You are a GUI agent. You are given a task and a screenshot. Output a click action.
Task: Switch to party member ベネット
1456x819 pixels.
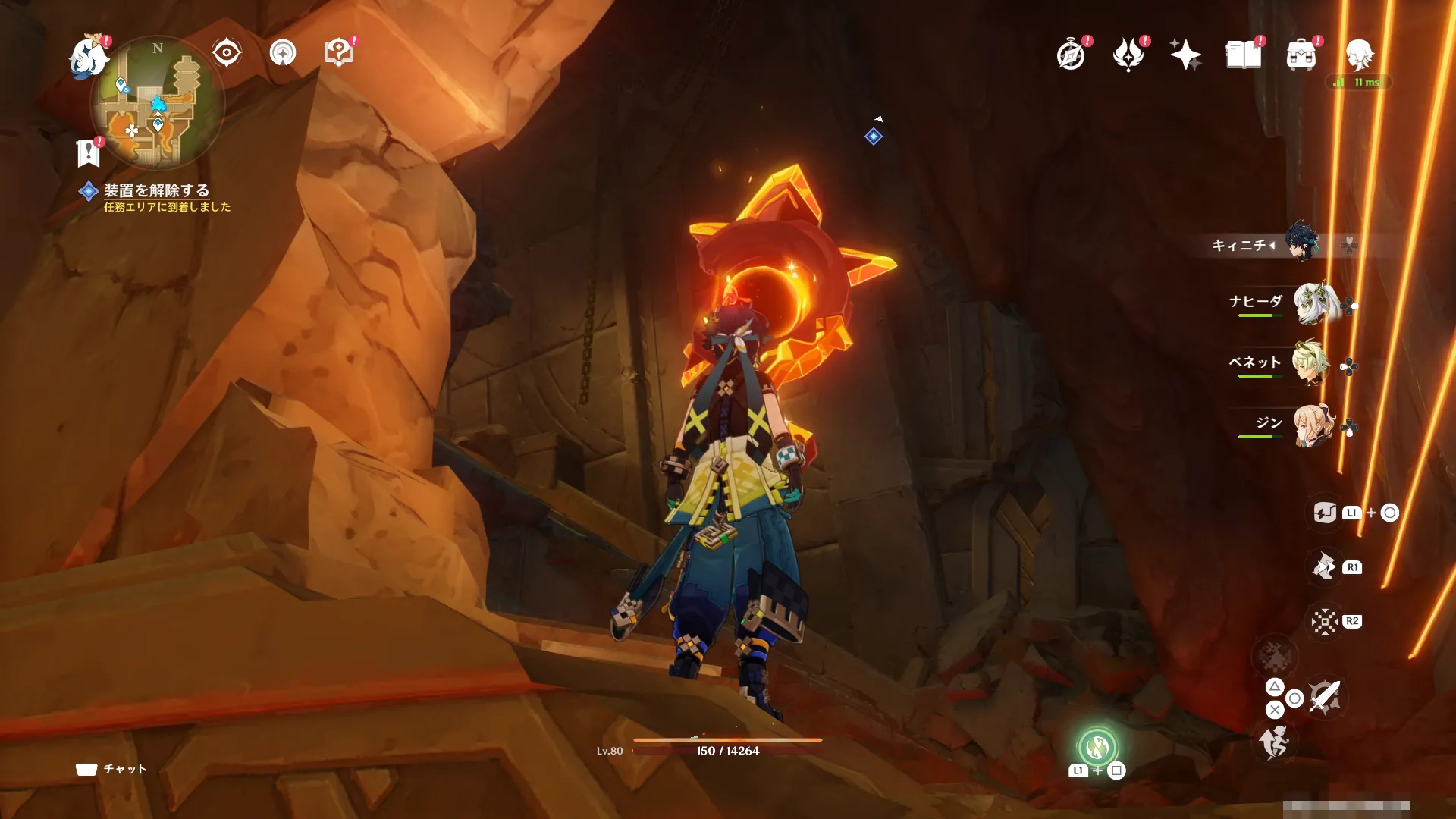[1312, 364]
